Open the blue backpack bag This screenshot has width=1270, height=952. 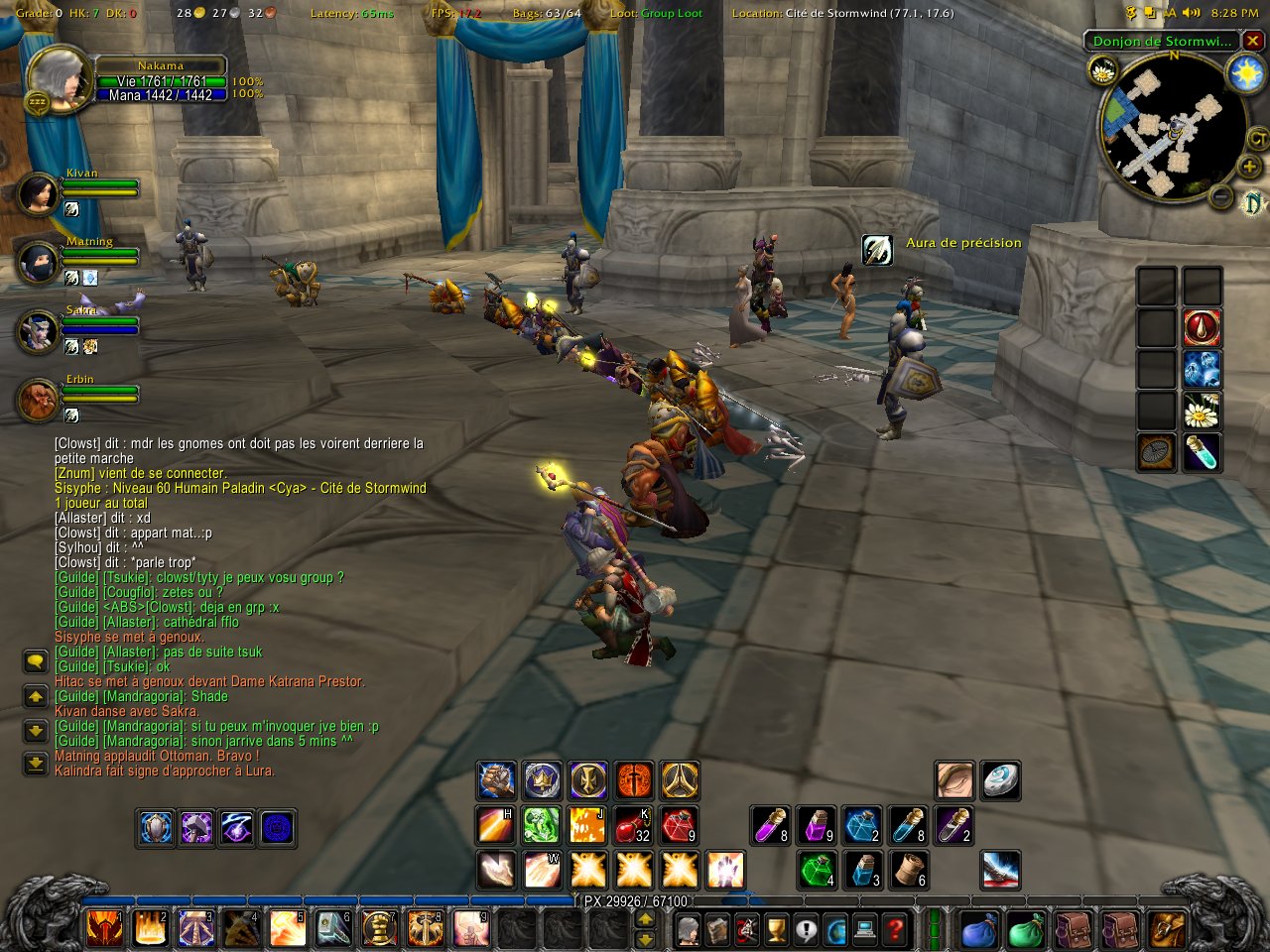979,930
